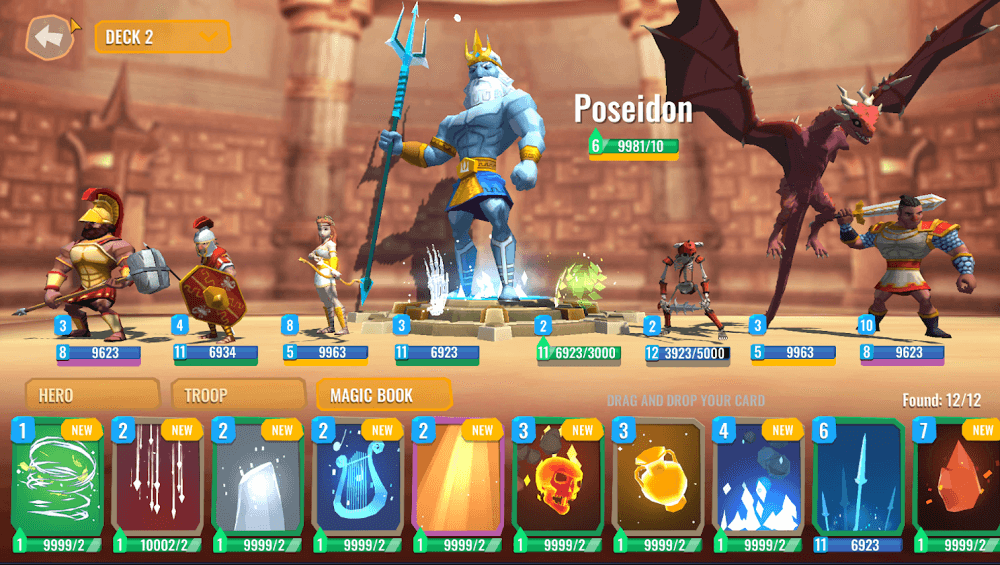
Task: Choose the falling arrows spell card
Action: [x=157, y=485]
